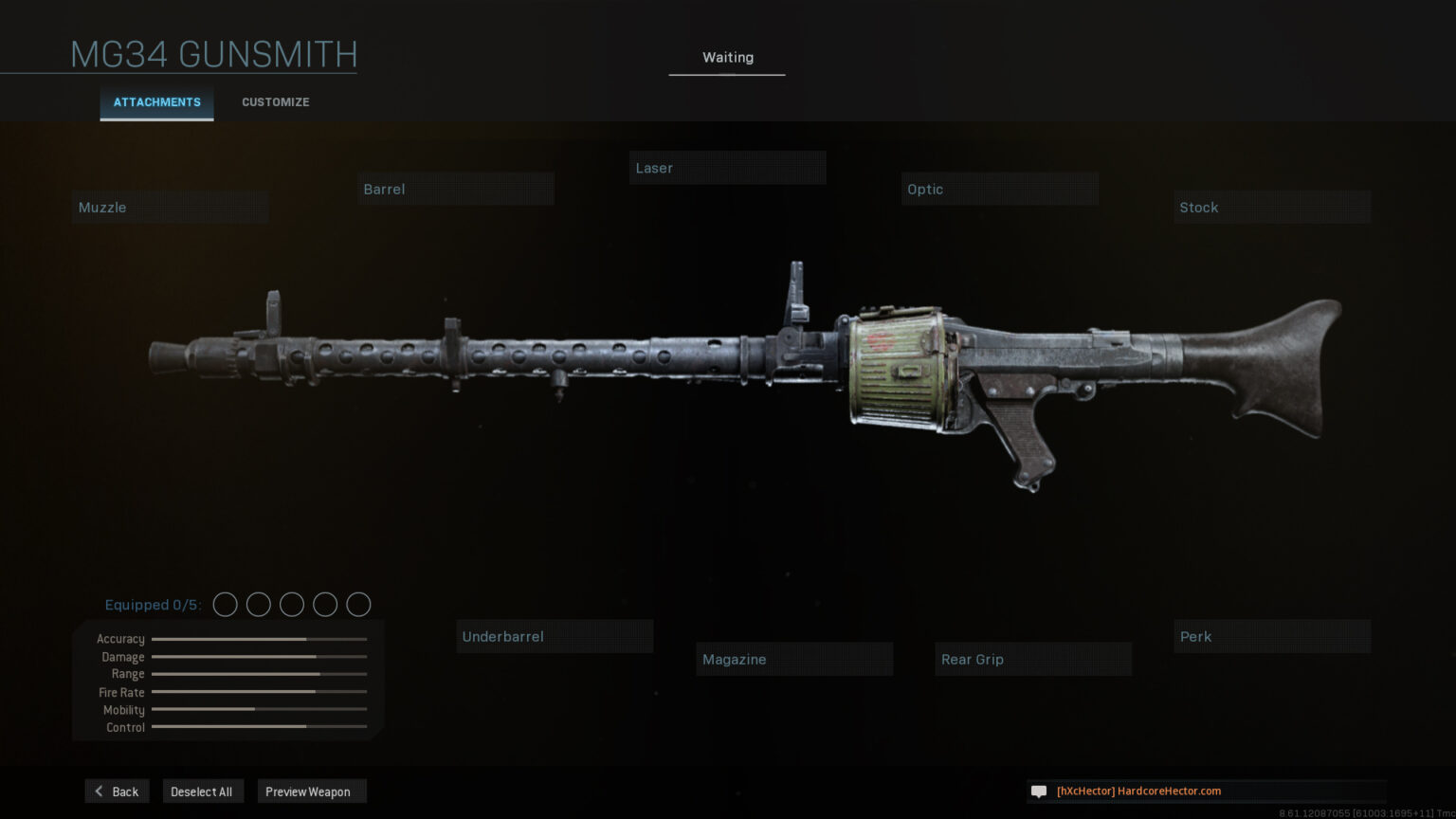Select the Perk attachment slot
Screen dimensions: 1456x819
[1271, 636]
